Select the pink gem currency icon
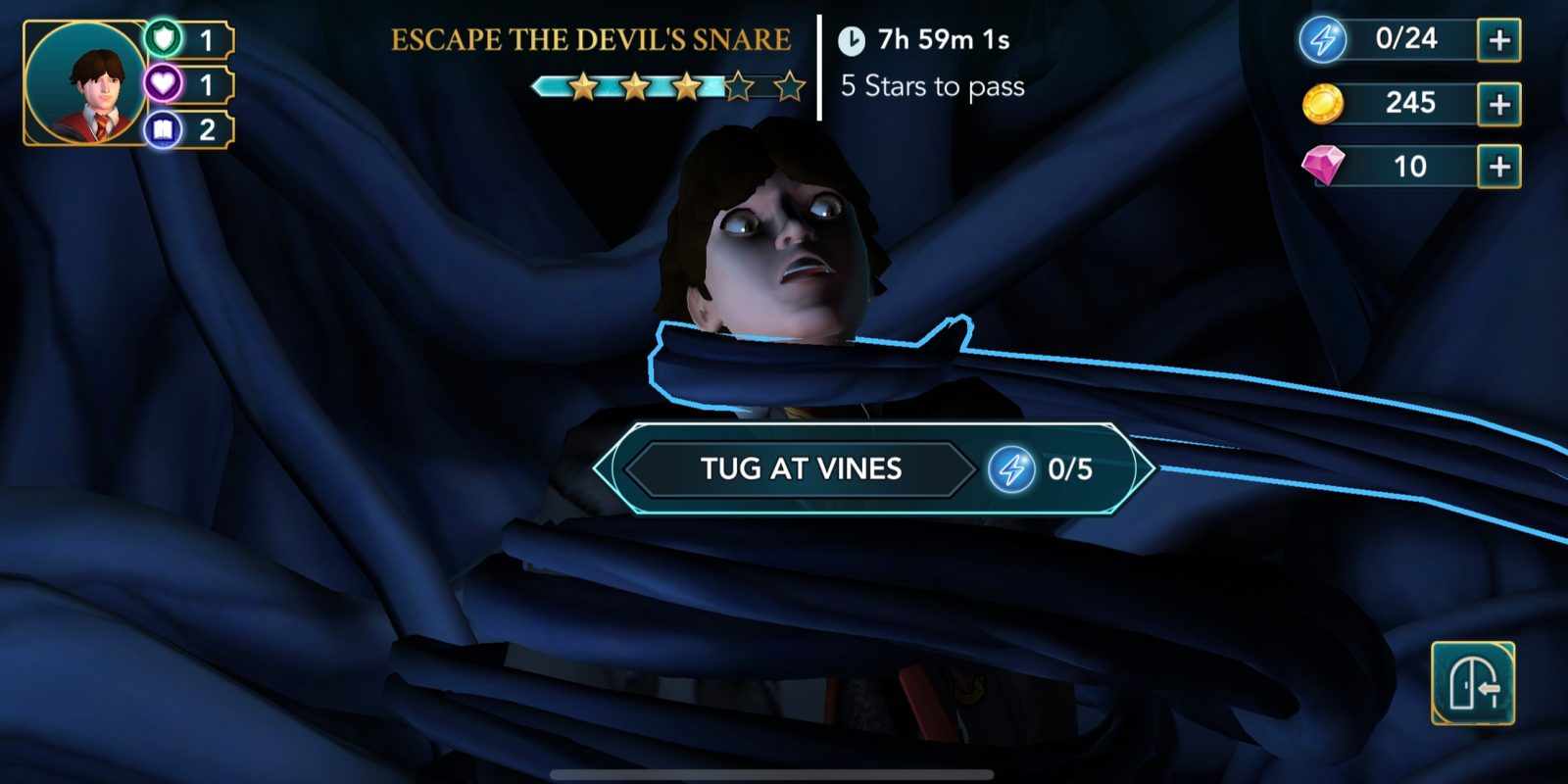 pyautogui.click(x=1325, y=167)
